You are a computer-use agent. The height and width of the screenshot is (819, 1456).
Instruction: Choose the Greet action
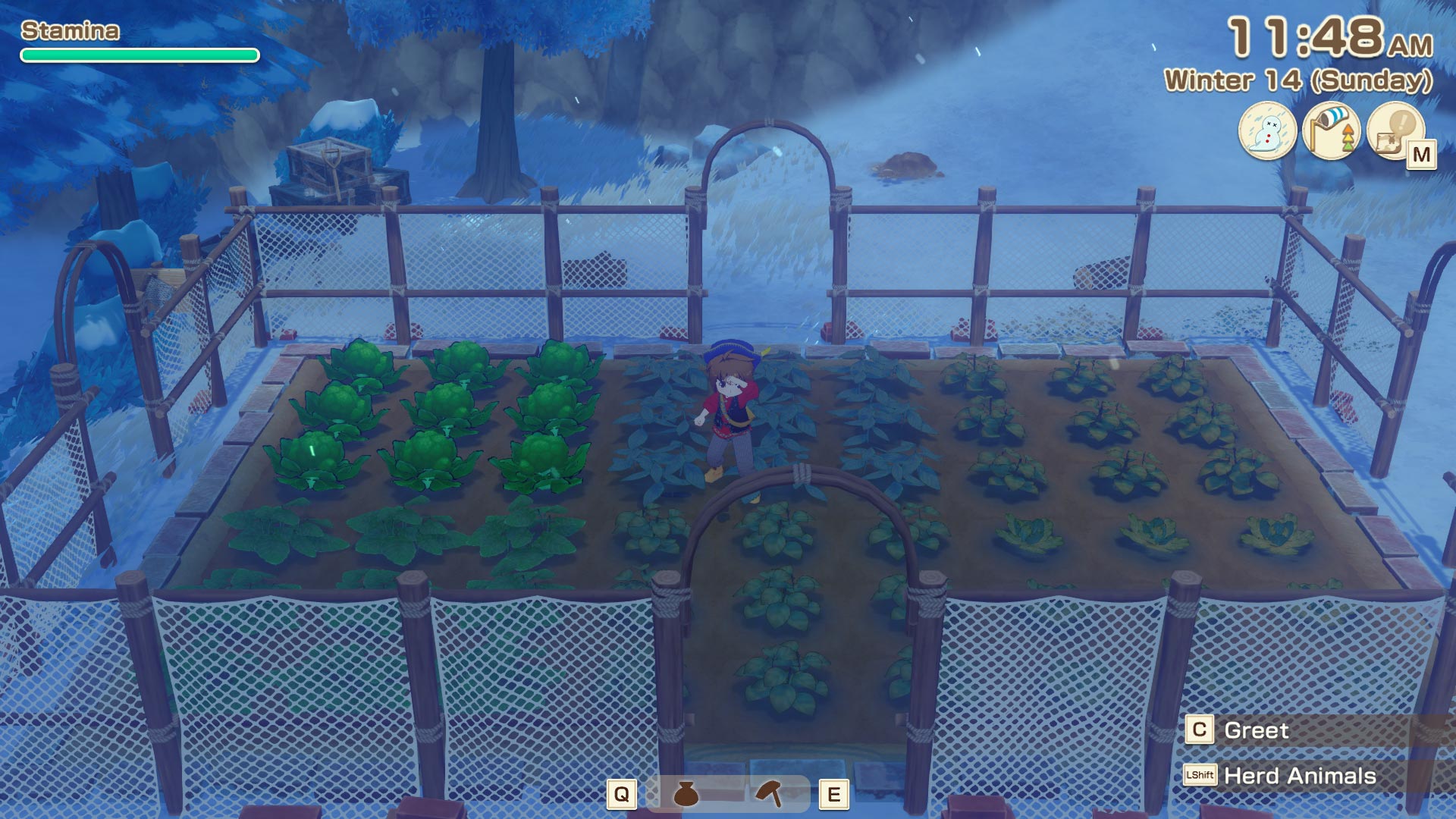click(x=1256, y=730)
